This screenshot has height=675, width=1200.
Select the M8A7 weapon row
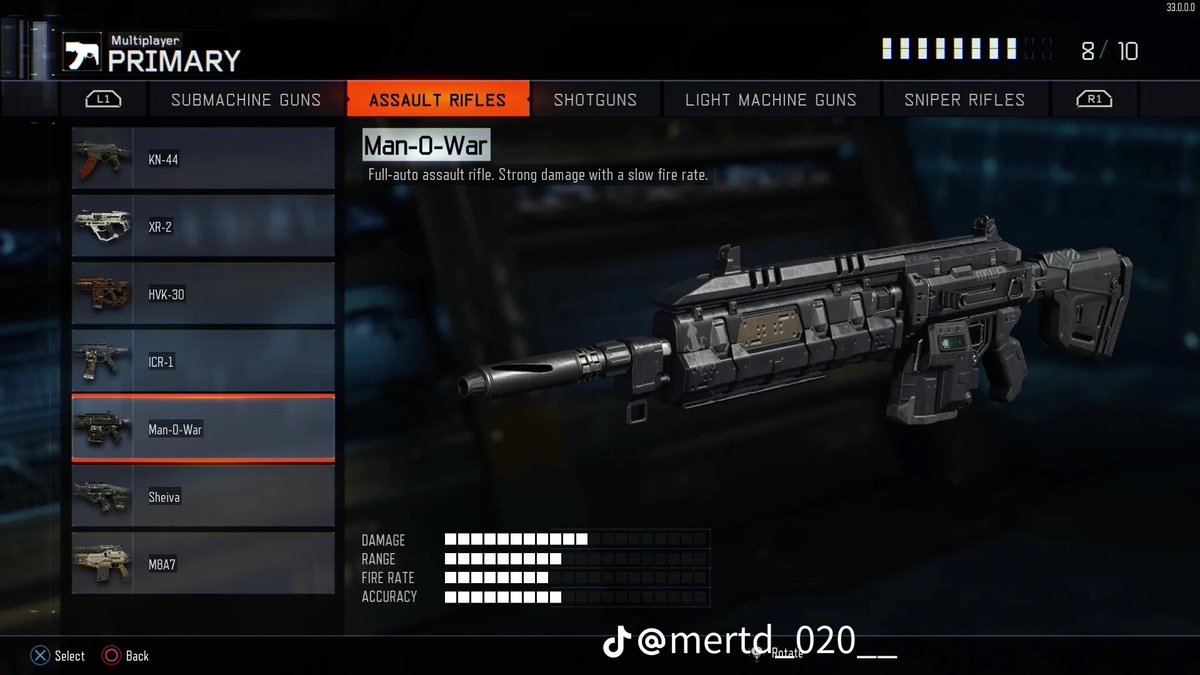(203, 564)
